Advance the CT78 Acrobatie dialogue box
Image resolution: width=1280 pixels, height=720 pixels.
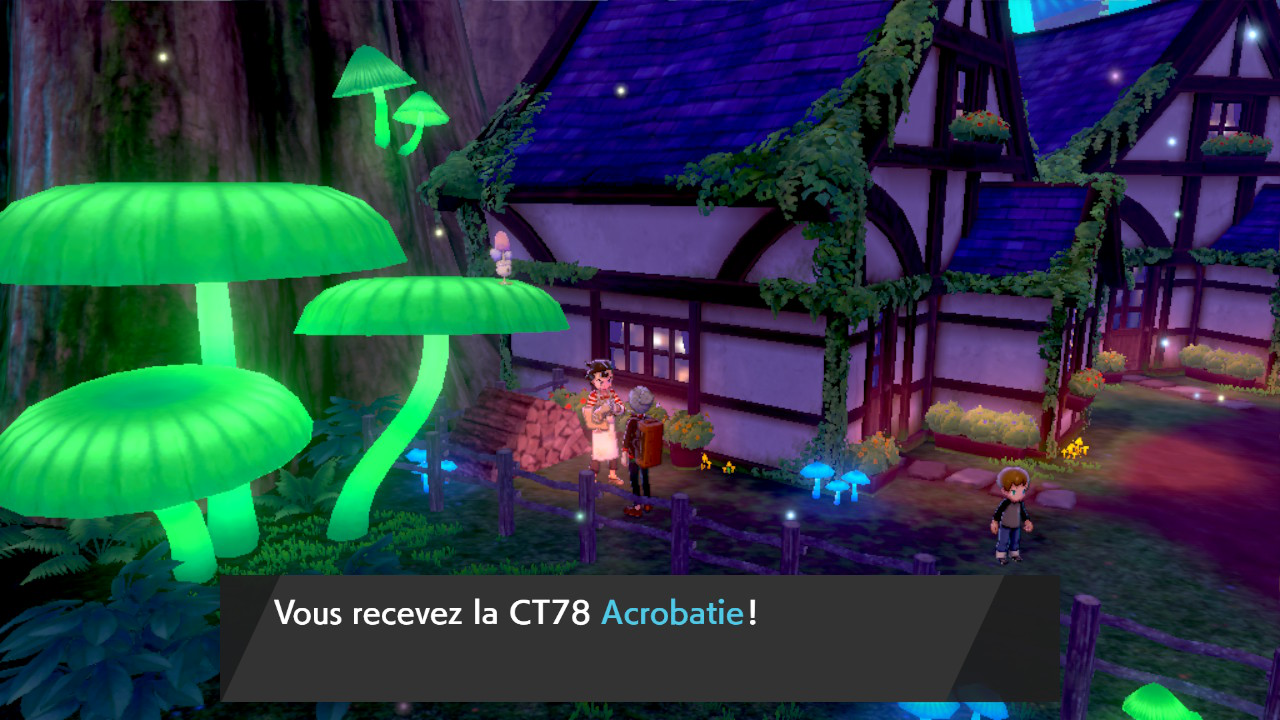pyautogui.click(x=640, y=636)
